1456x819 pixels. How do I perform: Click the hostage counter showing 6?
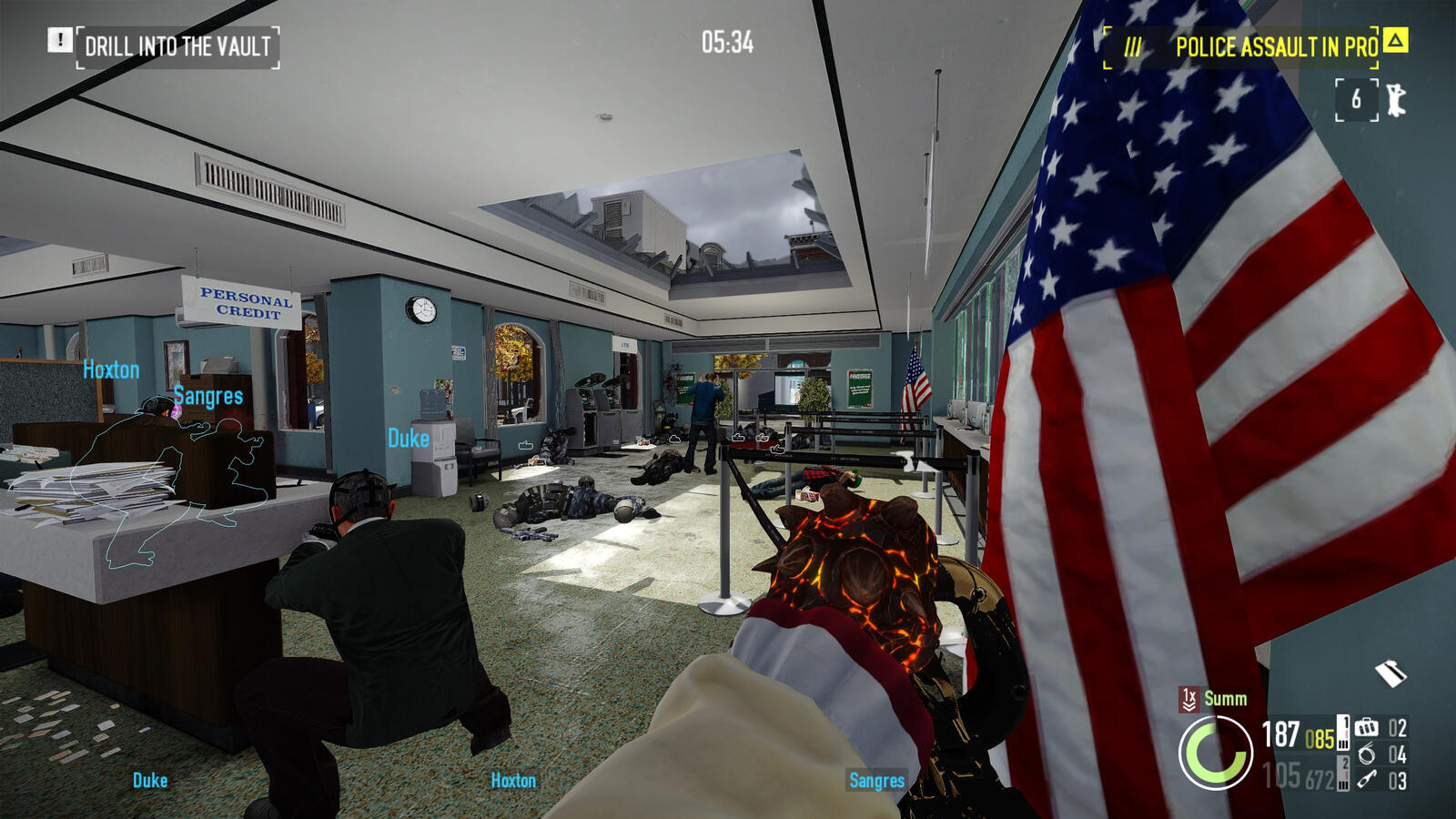tap(1356, 98)
